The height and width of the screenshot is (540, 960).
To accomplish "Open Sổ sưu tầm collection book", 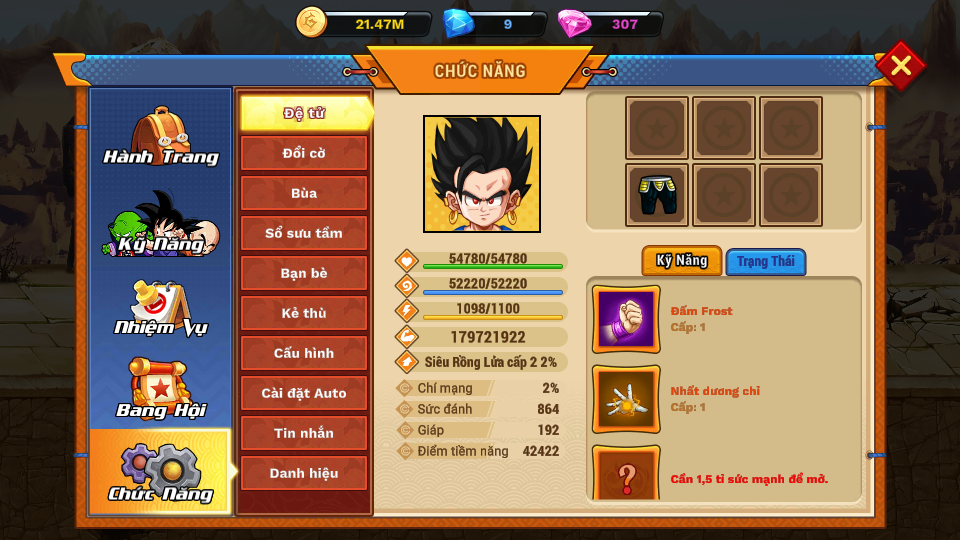I will 304,233.
